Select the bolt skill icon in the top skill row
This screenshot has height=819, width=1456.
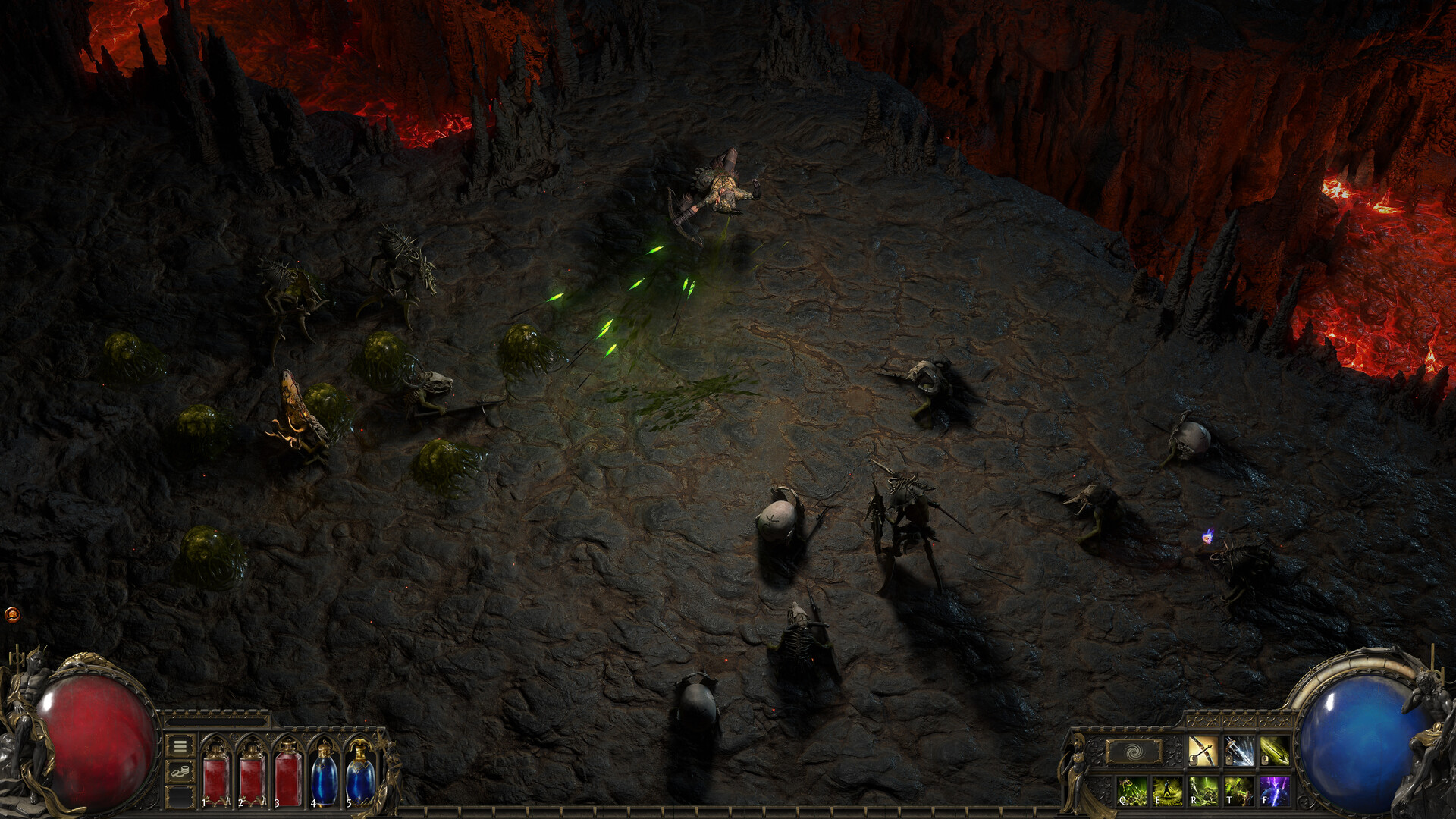coord(1240,751)
